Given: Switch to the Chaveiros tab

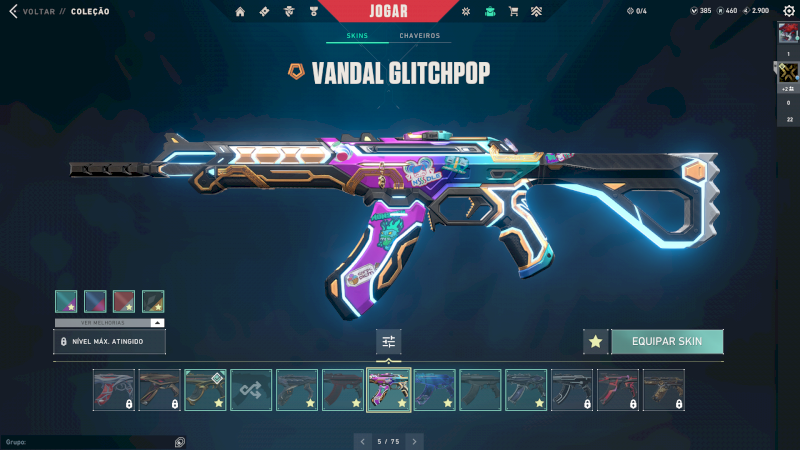Looking at the screenshot, I should (x=419, y=36).
